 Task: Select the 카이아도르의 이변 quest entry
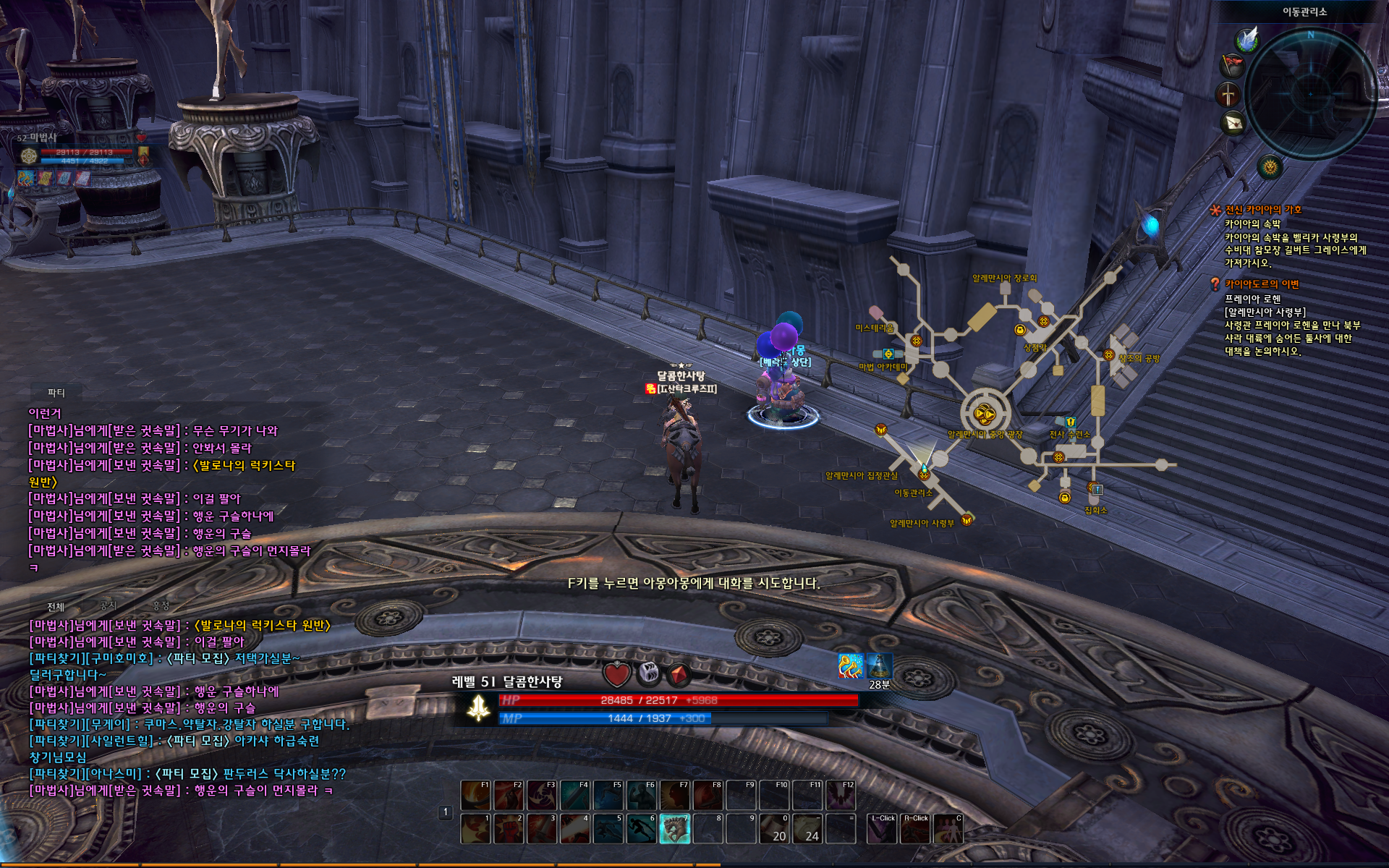point(1261,284)
